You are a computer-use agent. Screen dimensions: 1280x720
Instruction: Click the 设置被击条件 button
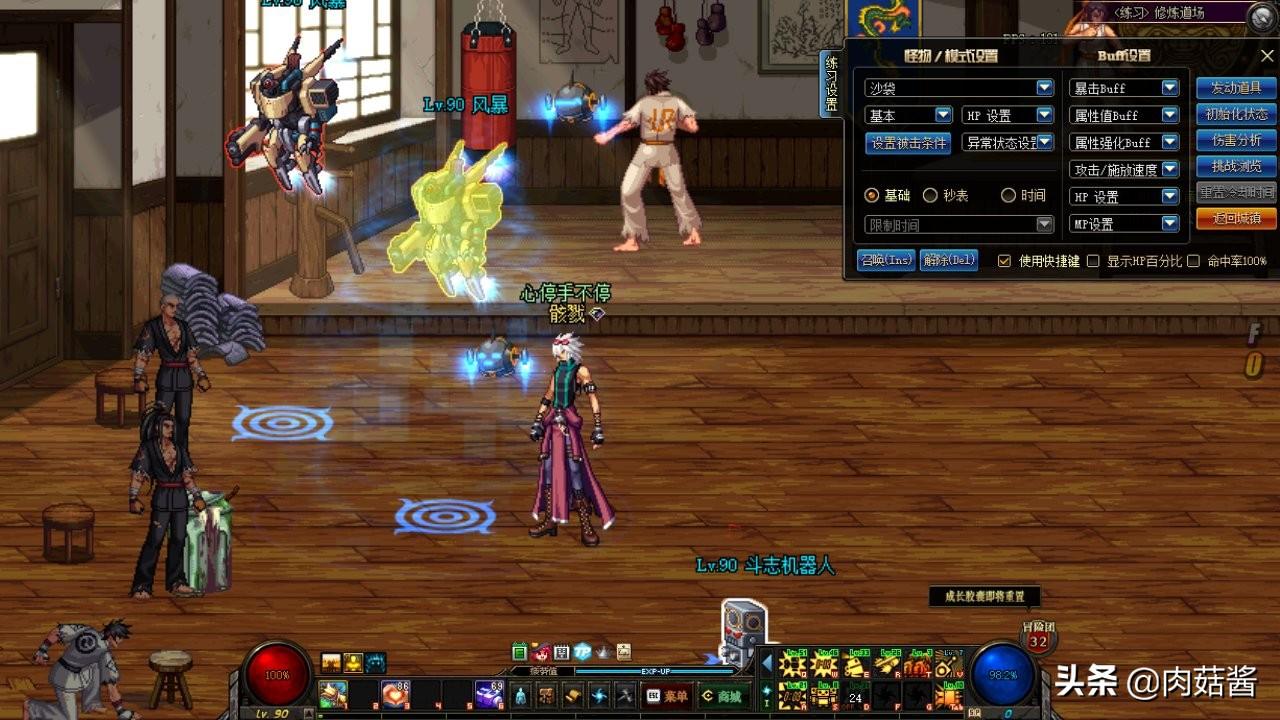click(908, 143)
